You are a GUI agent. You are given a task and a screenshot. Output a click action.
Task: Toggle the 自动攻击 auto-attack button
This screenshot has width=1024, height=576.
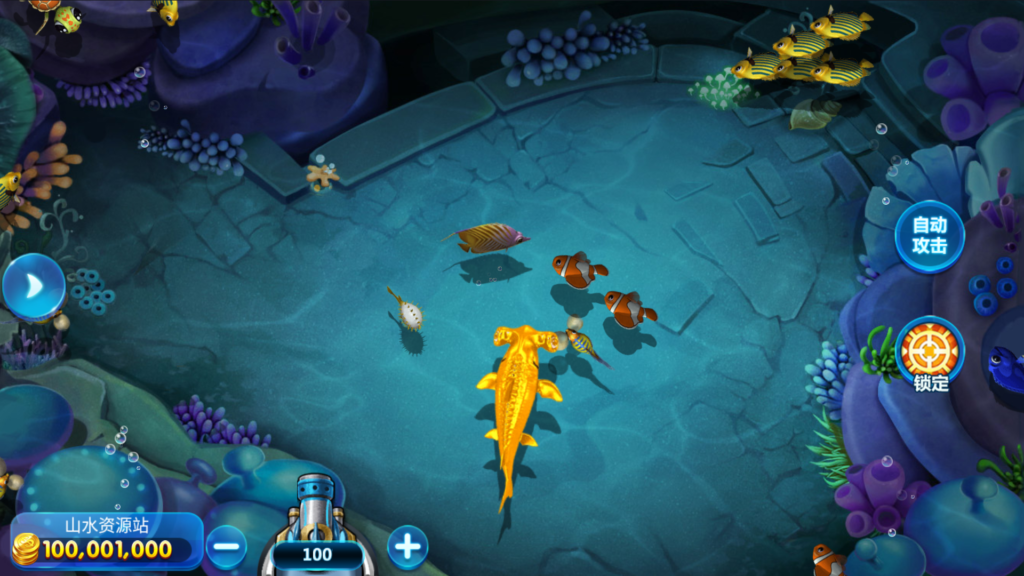click(x=929, y=237)
